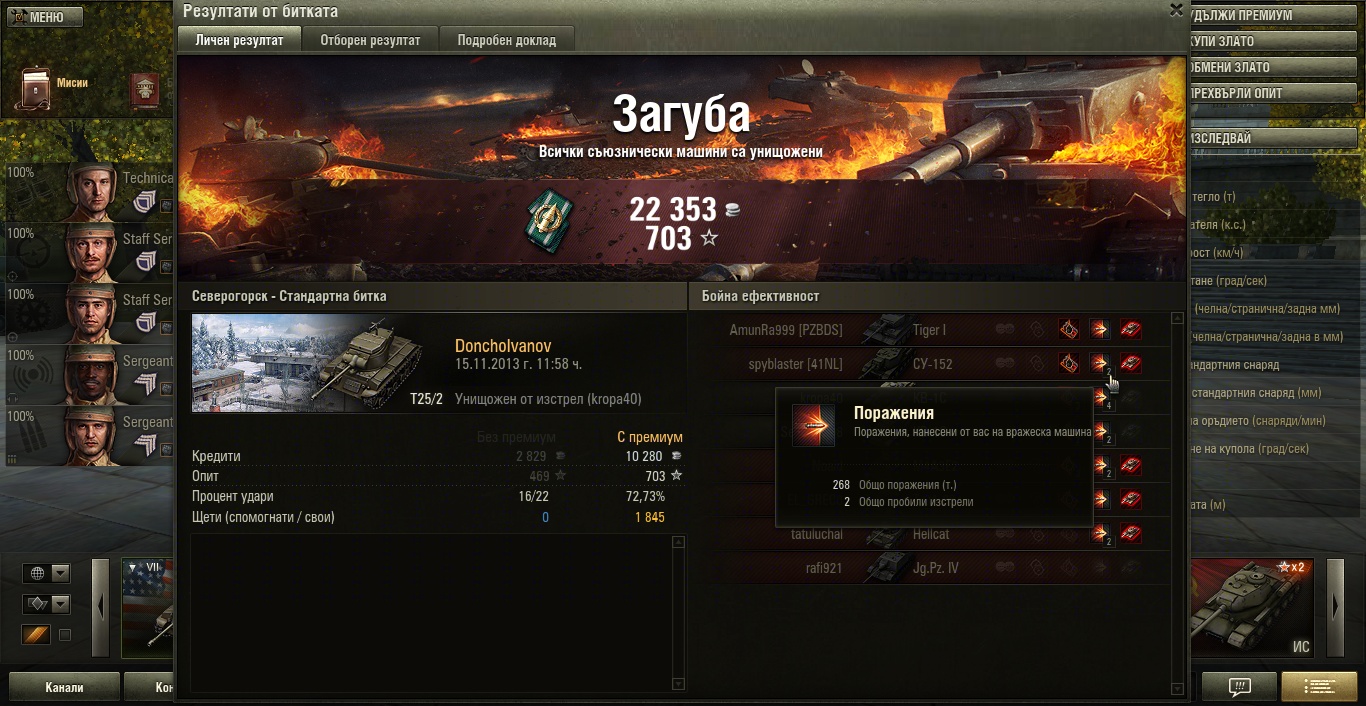
Task: Toggle the checkbox beside the orange stripe icon
Action: point(65,635)
